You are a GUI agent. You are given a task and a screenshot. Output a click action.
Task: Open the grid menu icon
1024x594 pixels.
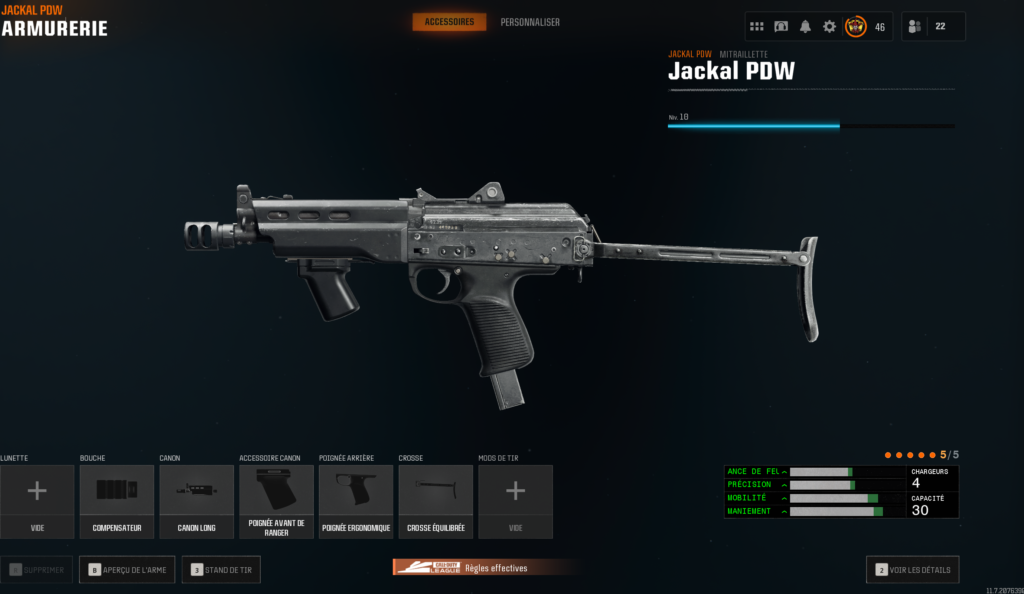click(757, 27)
